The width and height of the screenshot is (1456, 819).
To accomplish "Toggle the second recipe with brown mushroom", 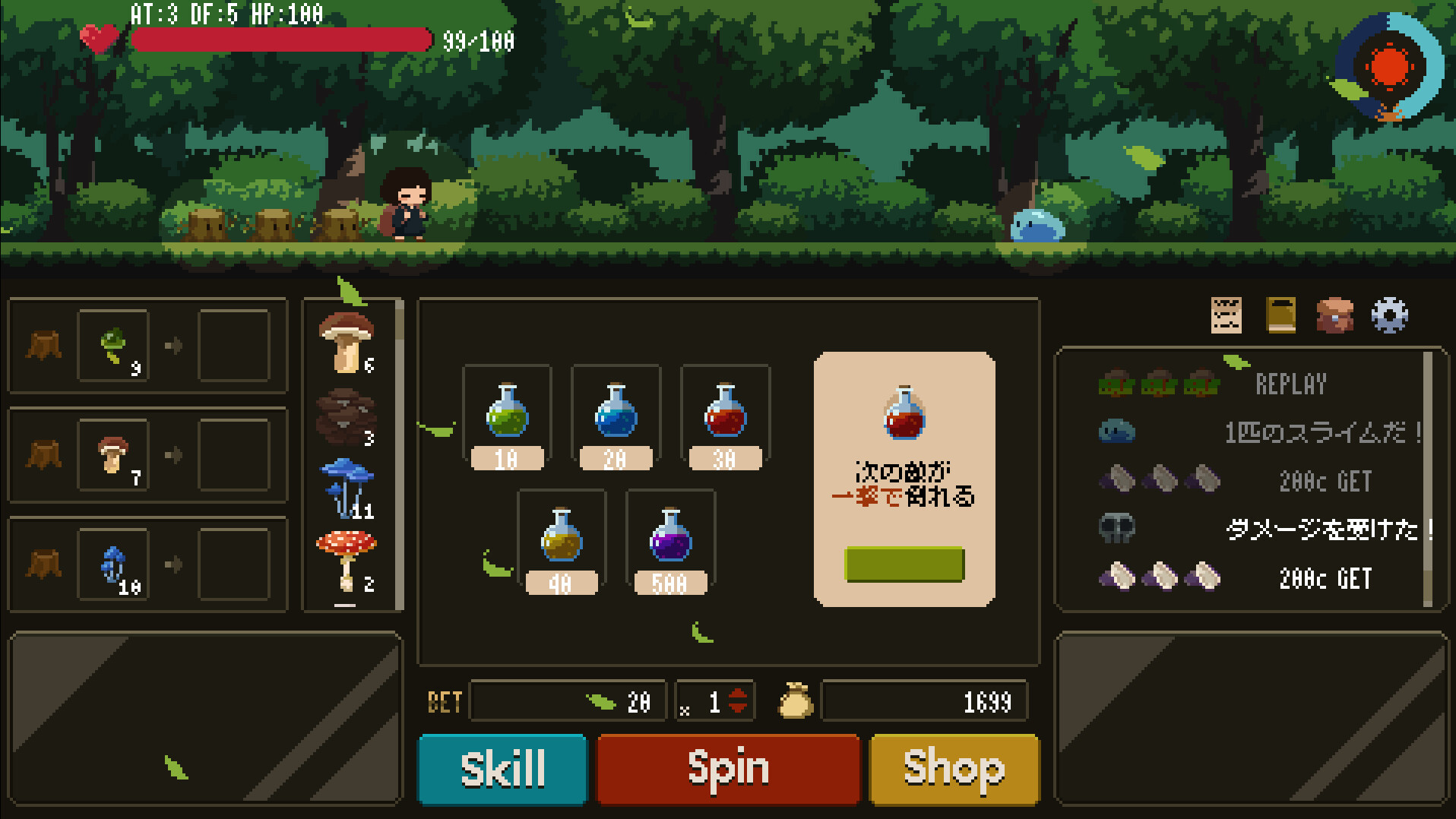I will click(x=112, y=455).
